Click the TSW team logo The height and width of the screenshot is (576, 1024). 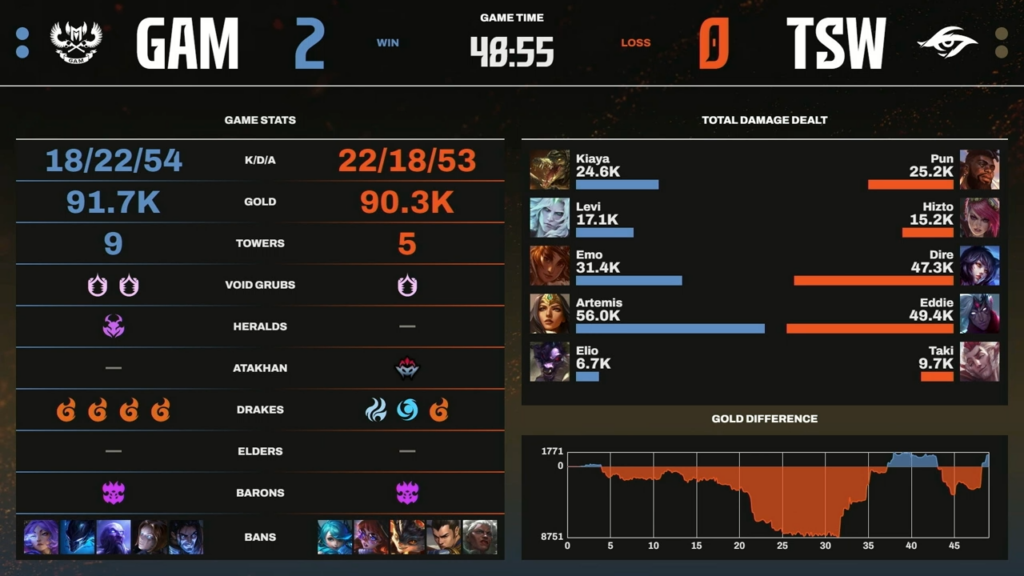(947, 43)
